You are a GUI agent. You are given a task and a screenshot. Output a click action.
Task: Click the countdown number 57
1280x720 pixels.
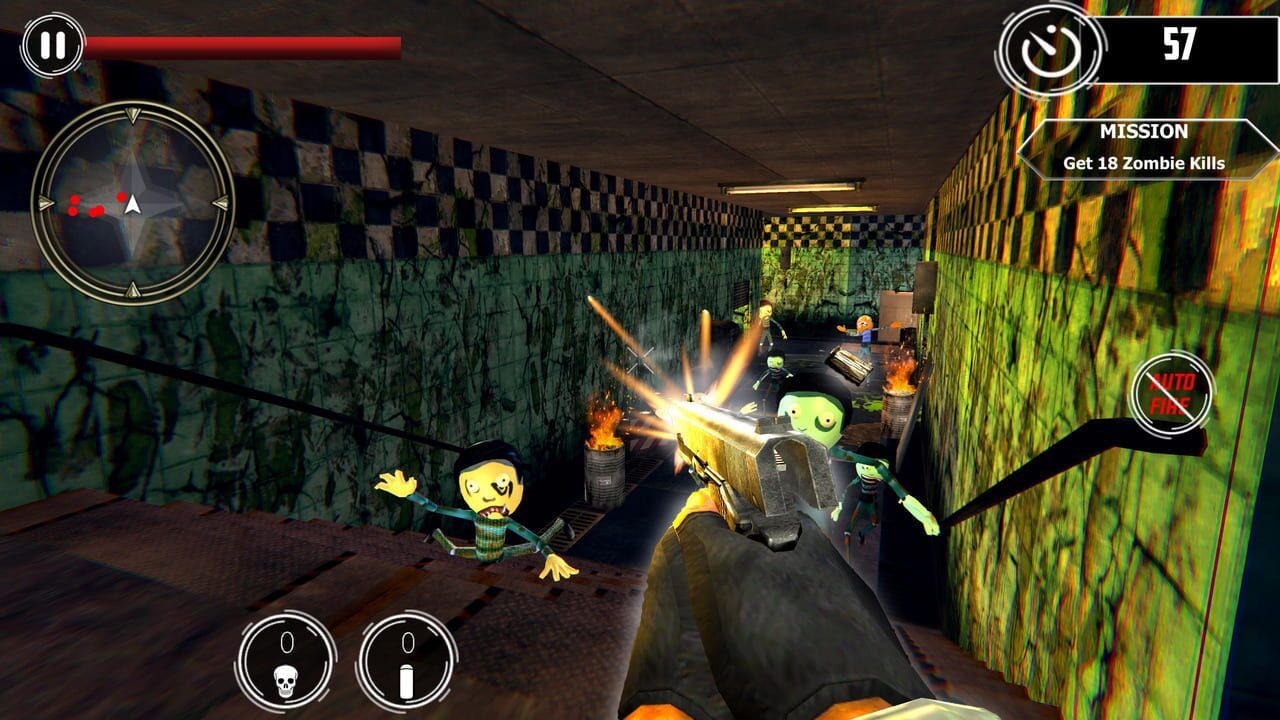(1182, 45)
